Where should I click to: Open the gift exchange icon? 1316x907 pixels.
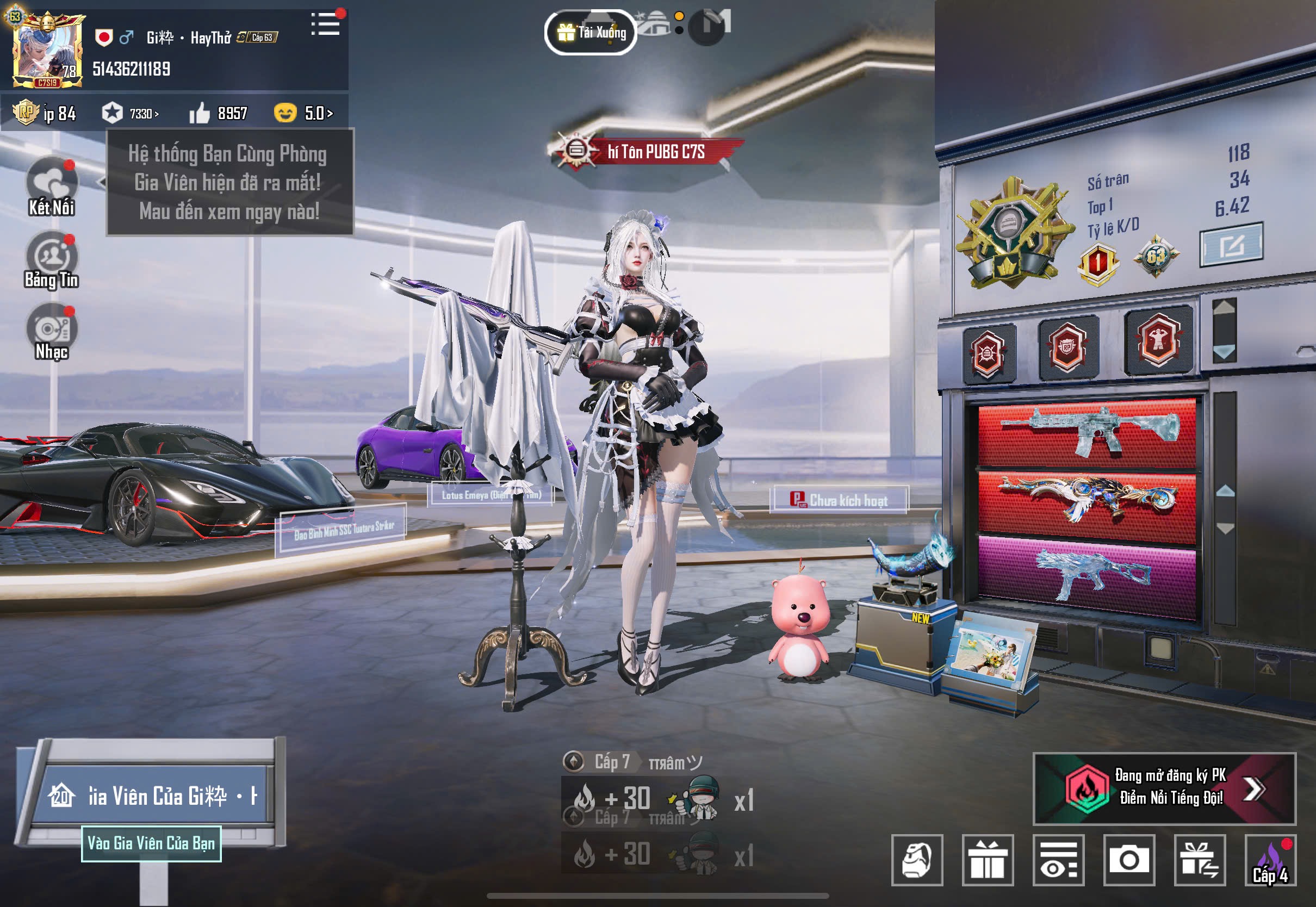click(1200, 860)
